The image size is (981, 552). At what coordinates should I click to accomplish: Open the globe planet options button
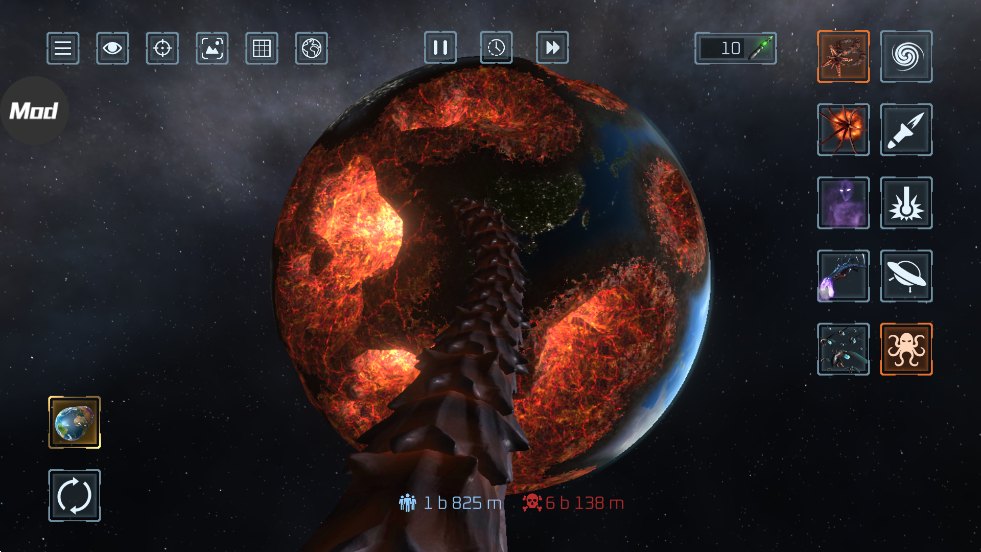[x=311, y=48]
